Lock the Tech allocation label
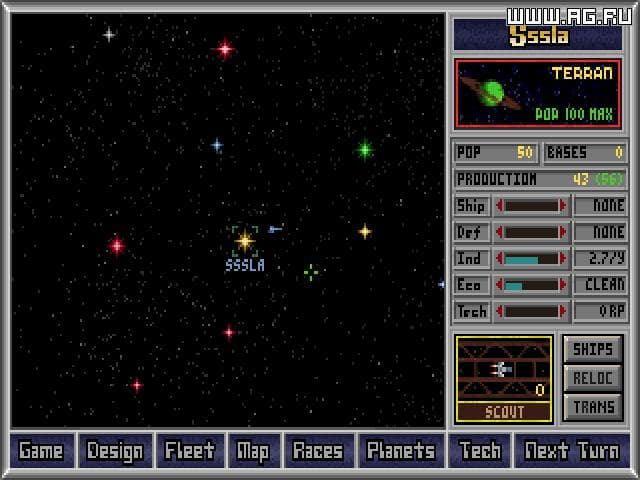640x480 pixels. (x=471, y=311)
